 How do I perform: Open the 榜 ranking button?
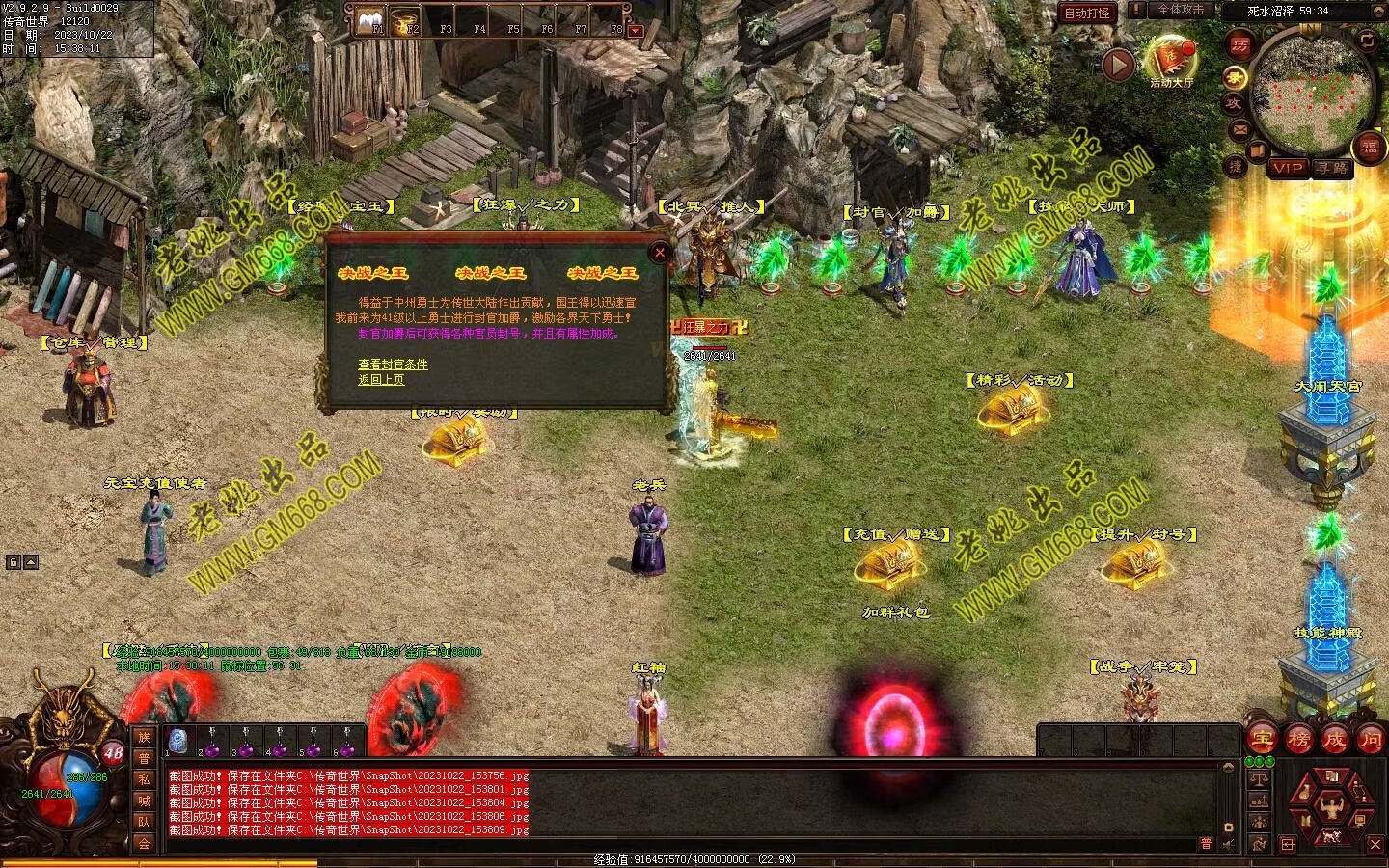pos(1298,740)
